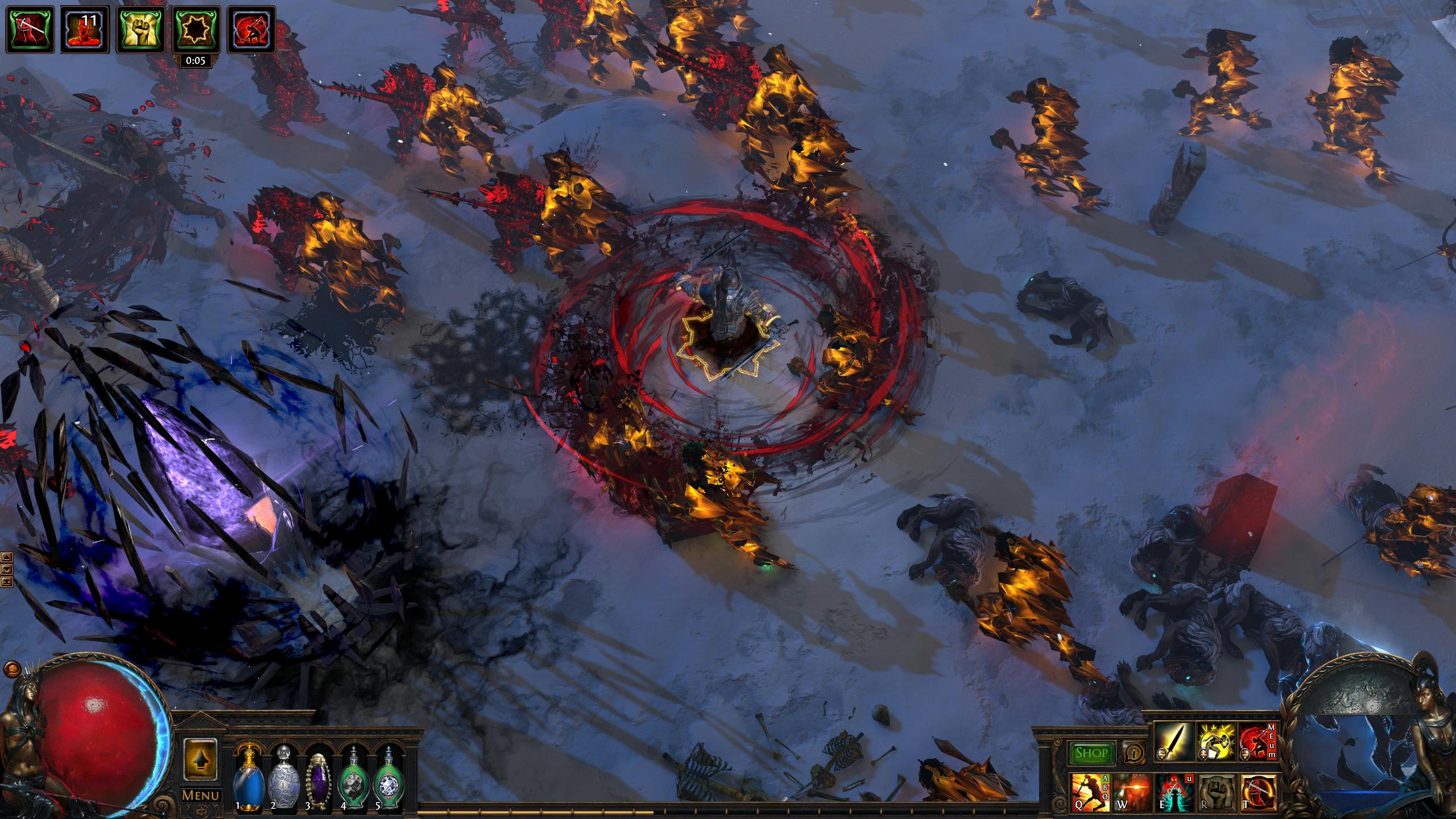Click the red sword-slash buff icon at top left
This screenshot has height=819, width=1456.
tap(29, 28)
